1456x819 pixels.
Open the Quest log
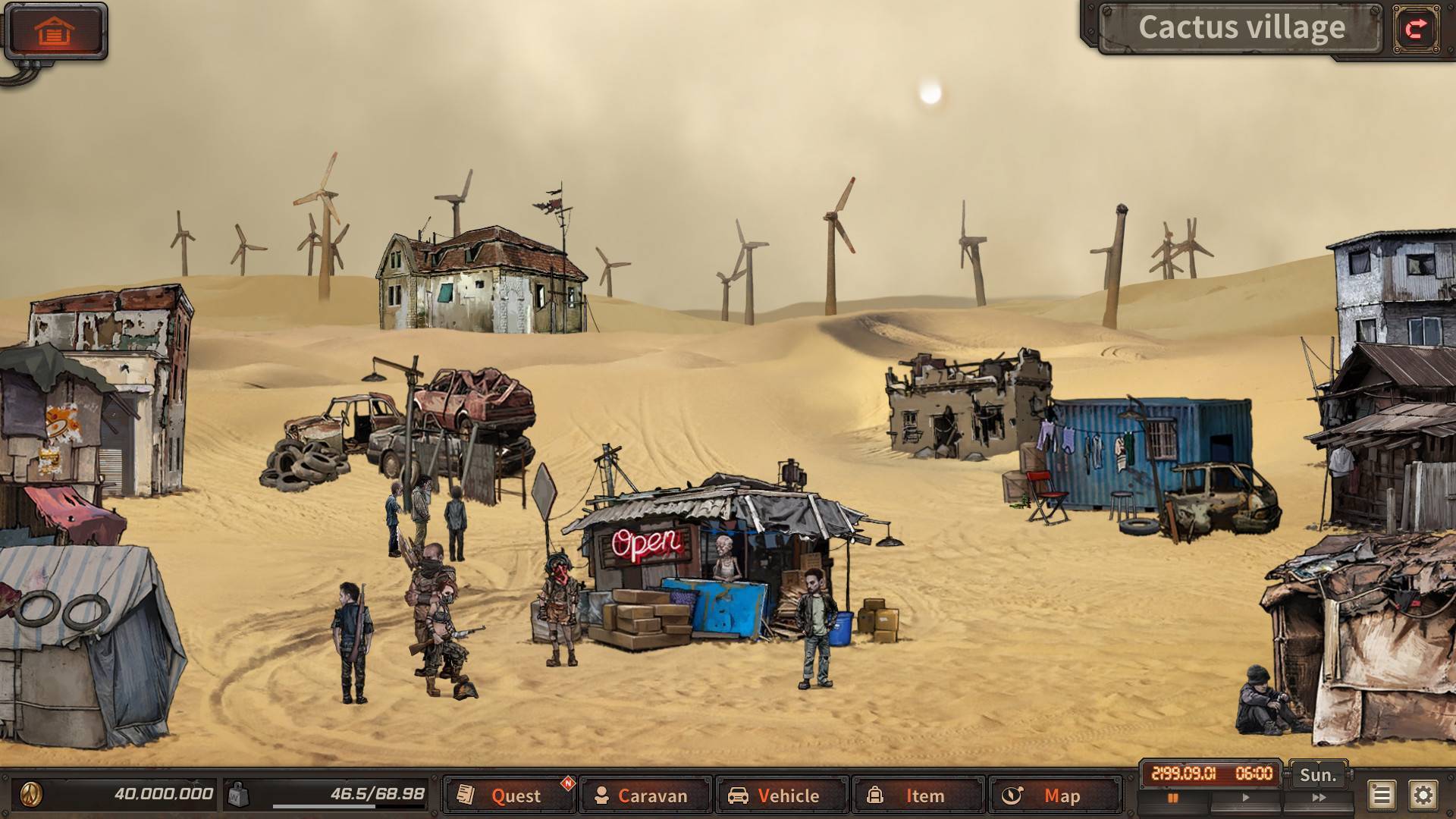[508, 795]
